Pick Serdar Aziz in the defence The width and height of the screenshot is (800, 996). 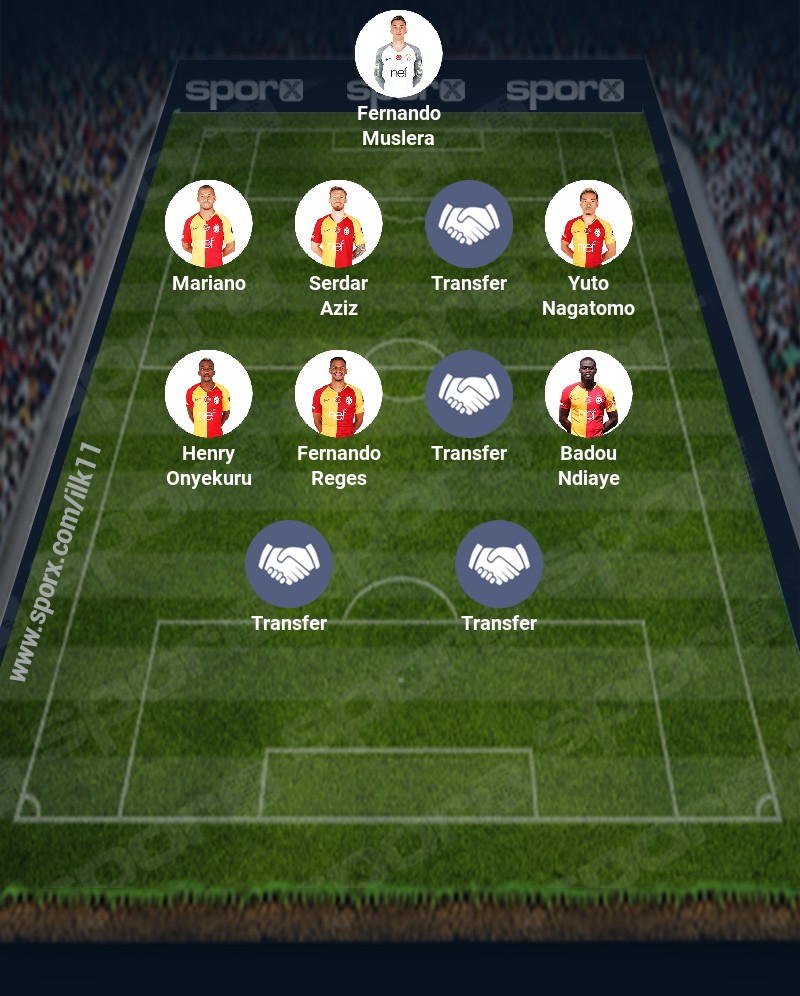coord(338,224)
